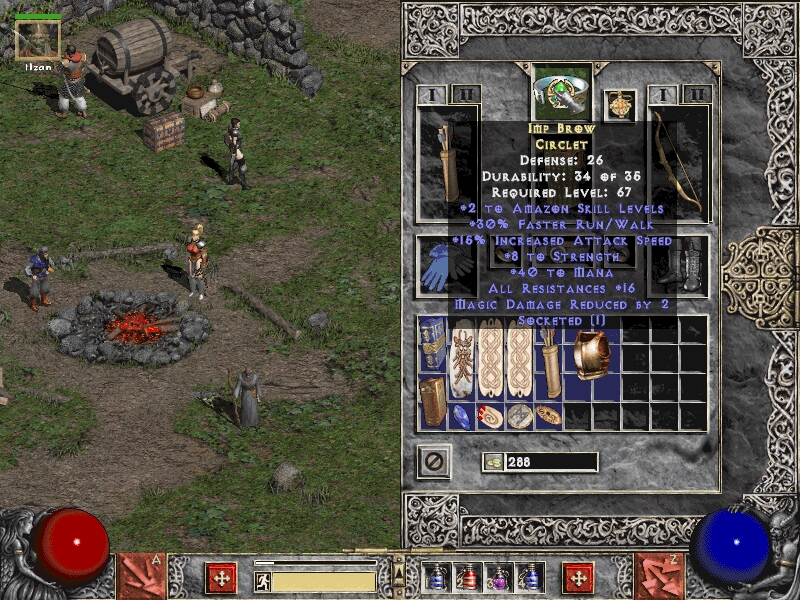
Task: Switch to weapon set II above the equipped quiver
Action: tap(465, 95)
